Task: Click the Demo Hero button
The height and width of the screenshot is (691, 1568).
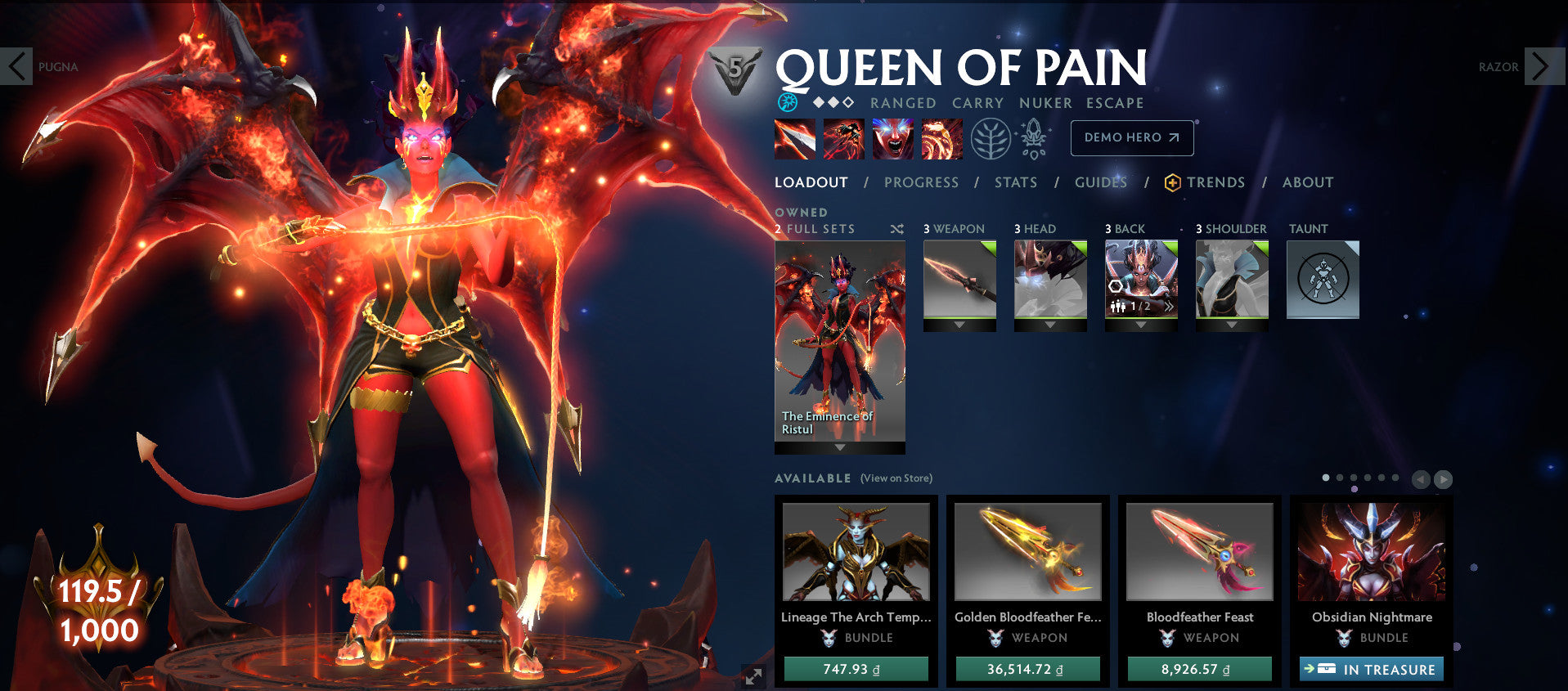Action: pos(1131,138)
